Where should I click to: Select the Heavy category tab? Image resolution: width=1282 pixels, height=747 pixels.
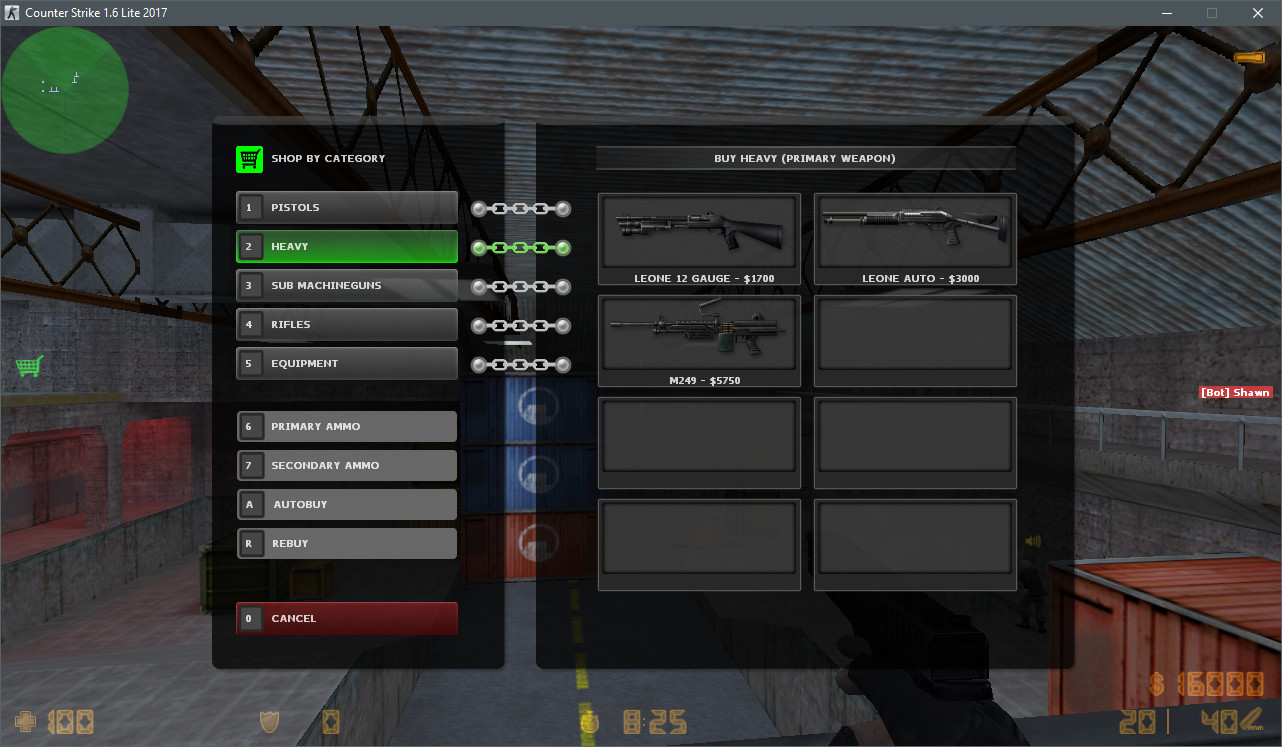346,246
